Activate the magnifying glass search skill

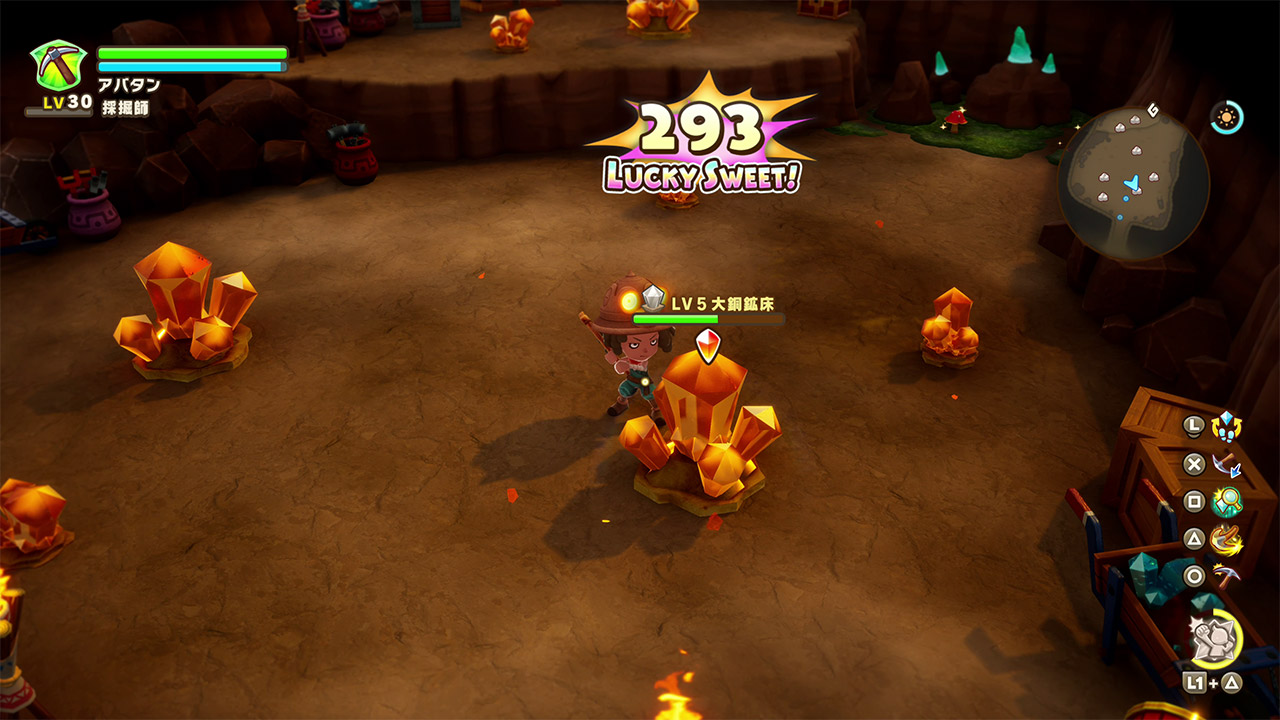pyautogui.click(x=1226, y=501)
